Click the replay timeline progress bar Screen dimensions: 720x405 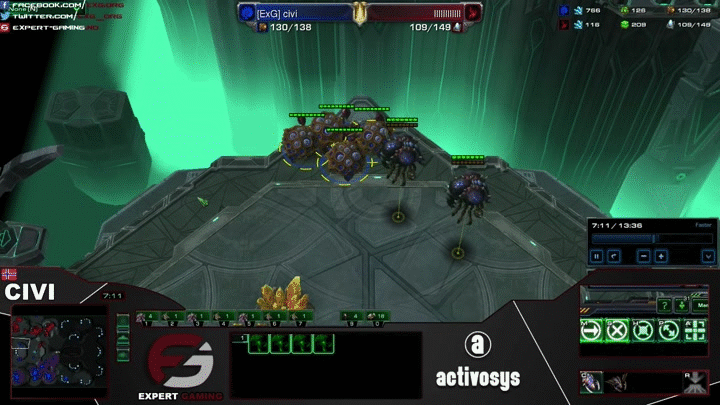tap(639, 239)
